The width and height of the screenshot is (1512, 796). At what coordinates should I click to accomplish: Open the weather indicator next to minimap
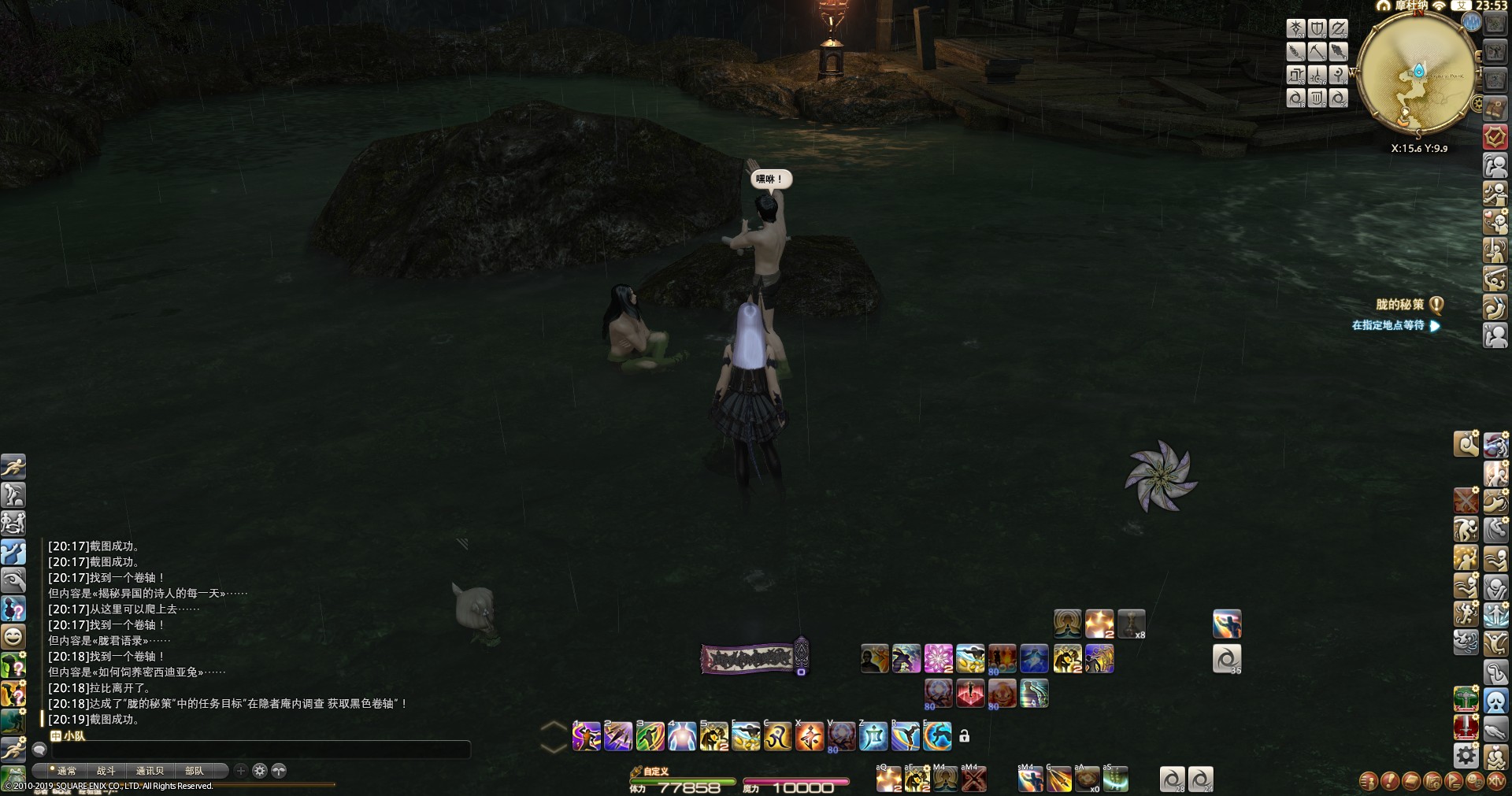[x=1472, y=22]
